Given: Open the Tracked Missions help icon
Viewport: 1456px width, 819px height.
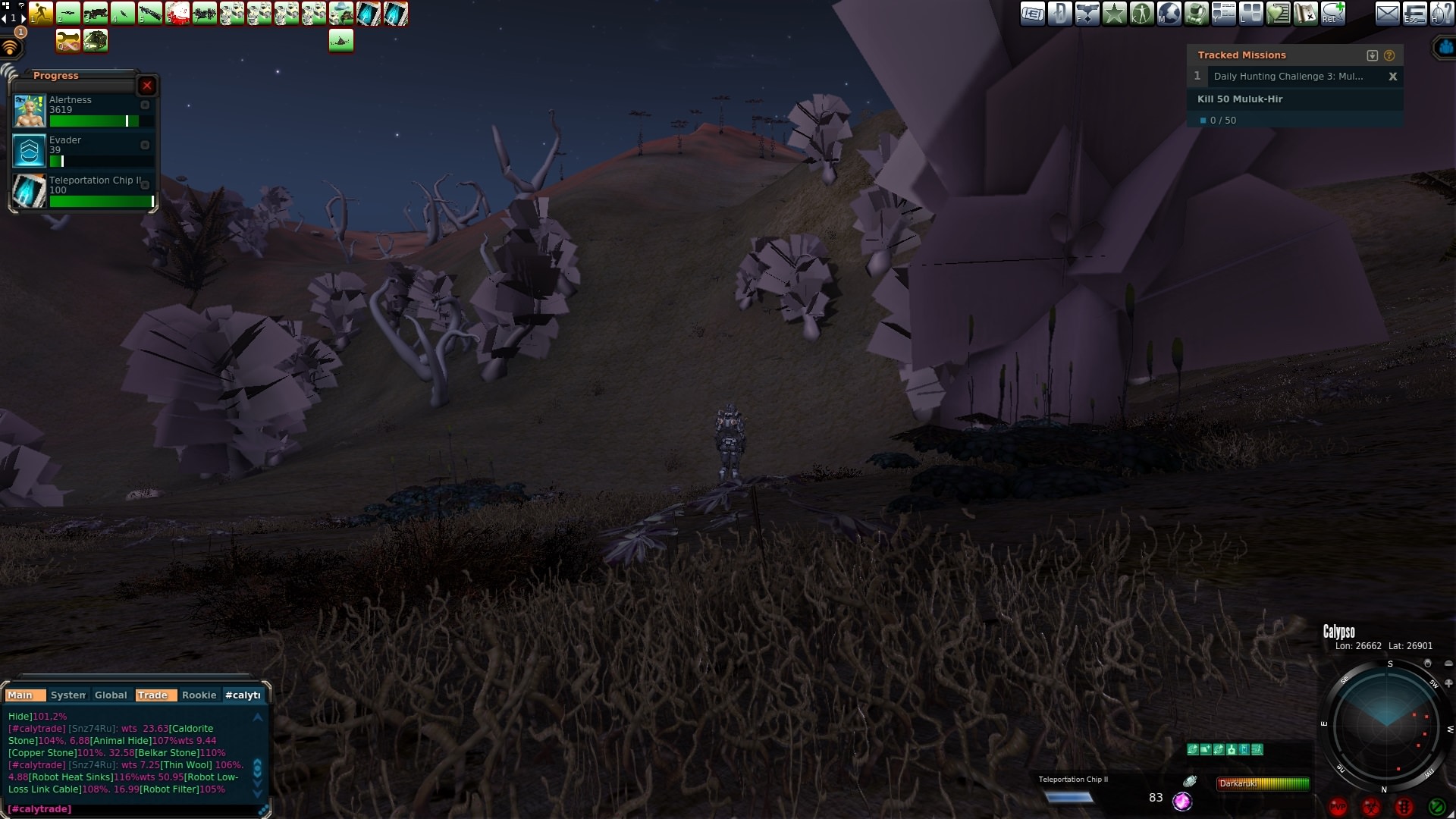Looking at the screenshot, I should (1389, 55).
